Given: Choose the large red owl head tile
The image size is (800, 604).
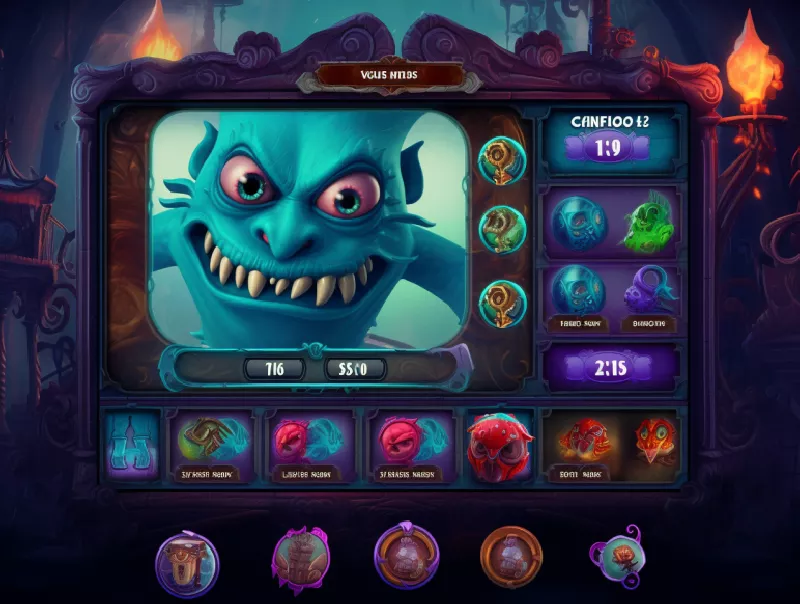Looking at the screenshot, I should [497, 442].
